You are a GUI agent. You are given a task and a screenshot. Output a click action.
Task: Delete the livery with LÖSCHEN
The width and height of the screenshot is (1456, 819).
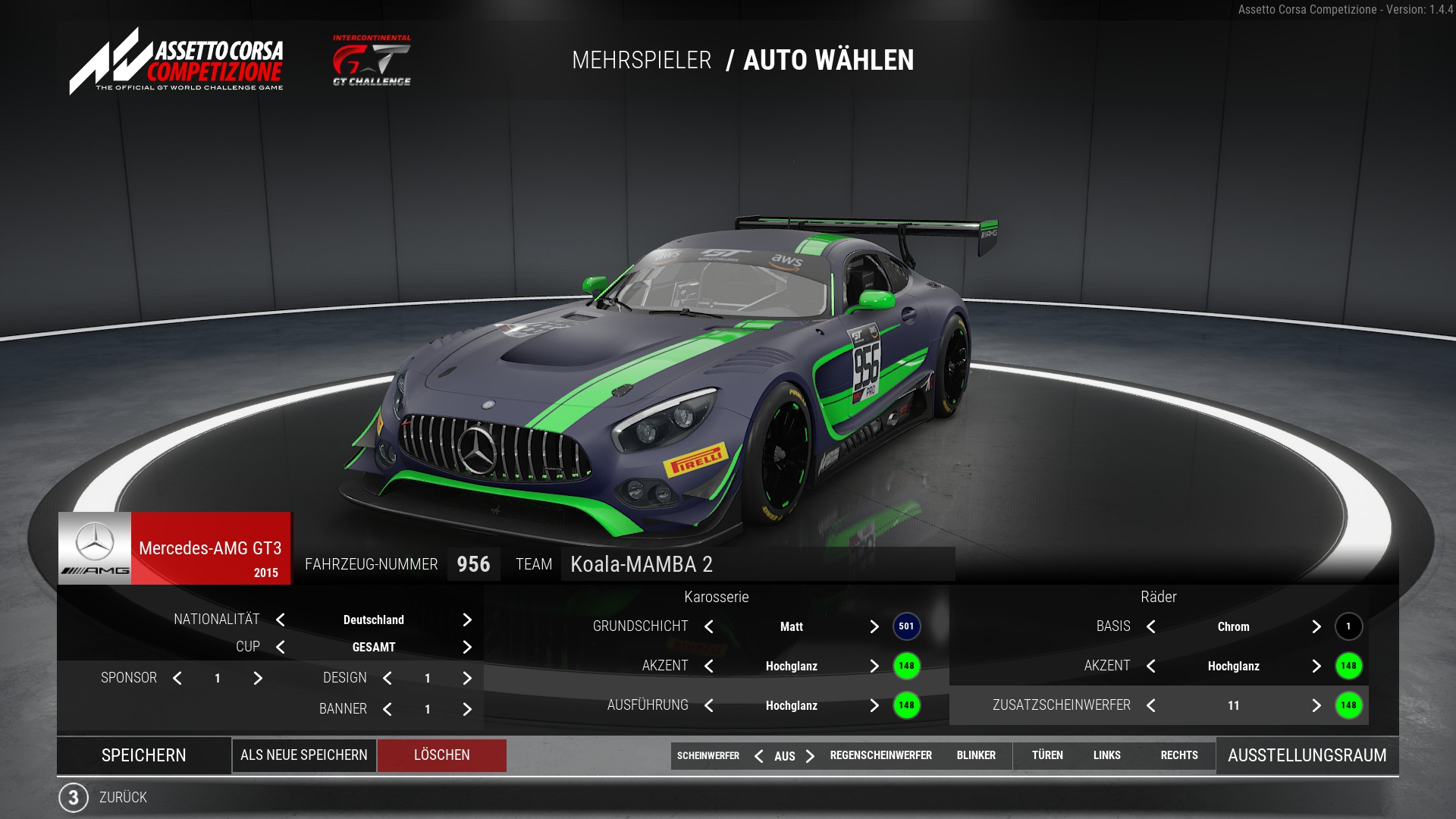click(x=442, y=755)
